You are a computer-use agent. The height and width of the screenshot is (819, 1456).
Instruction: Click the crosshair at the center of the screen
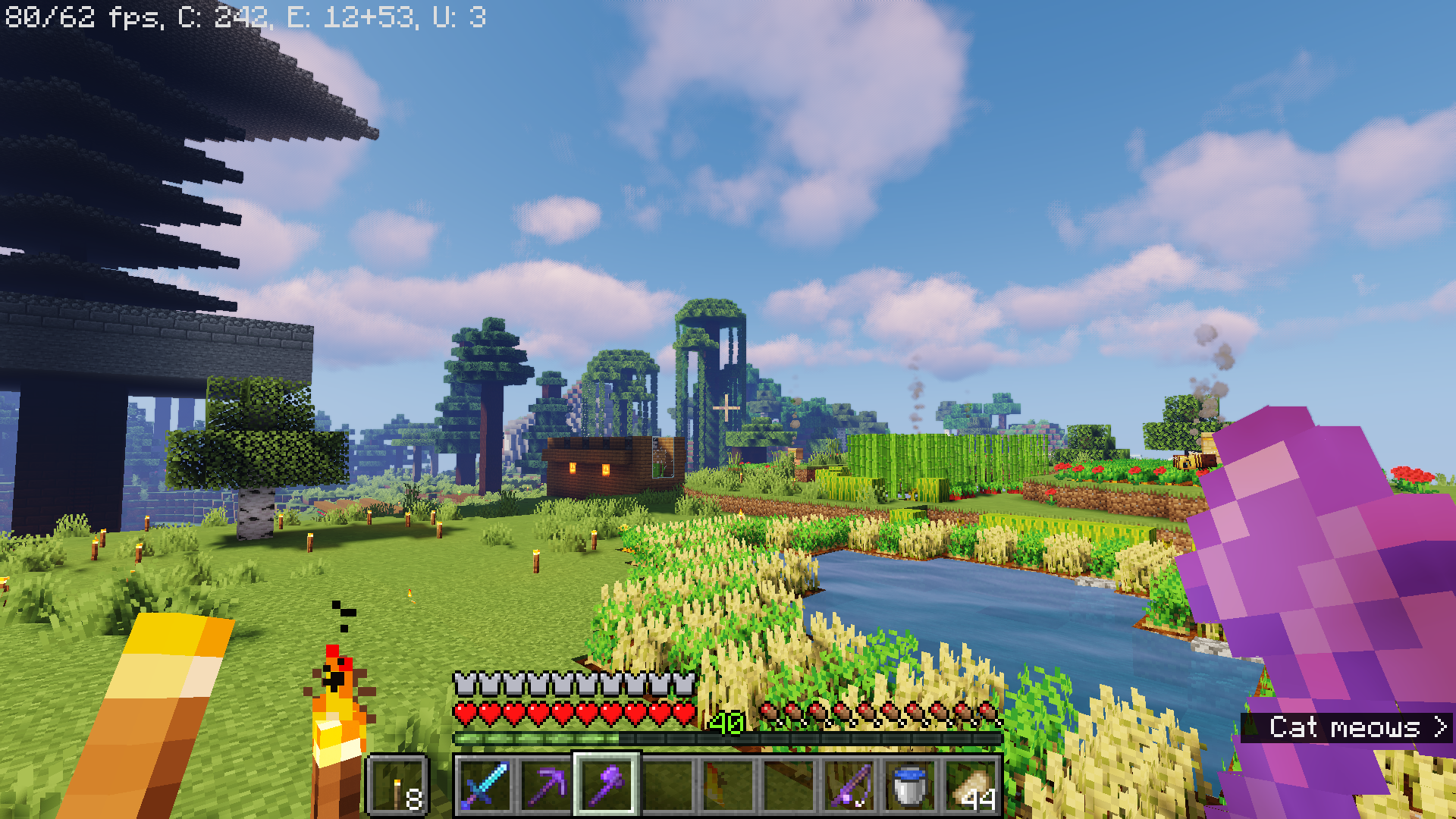(x=726, y=409)
